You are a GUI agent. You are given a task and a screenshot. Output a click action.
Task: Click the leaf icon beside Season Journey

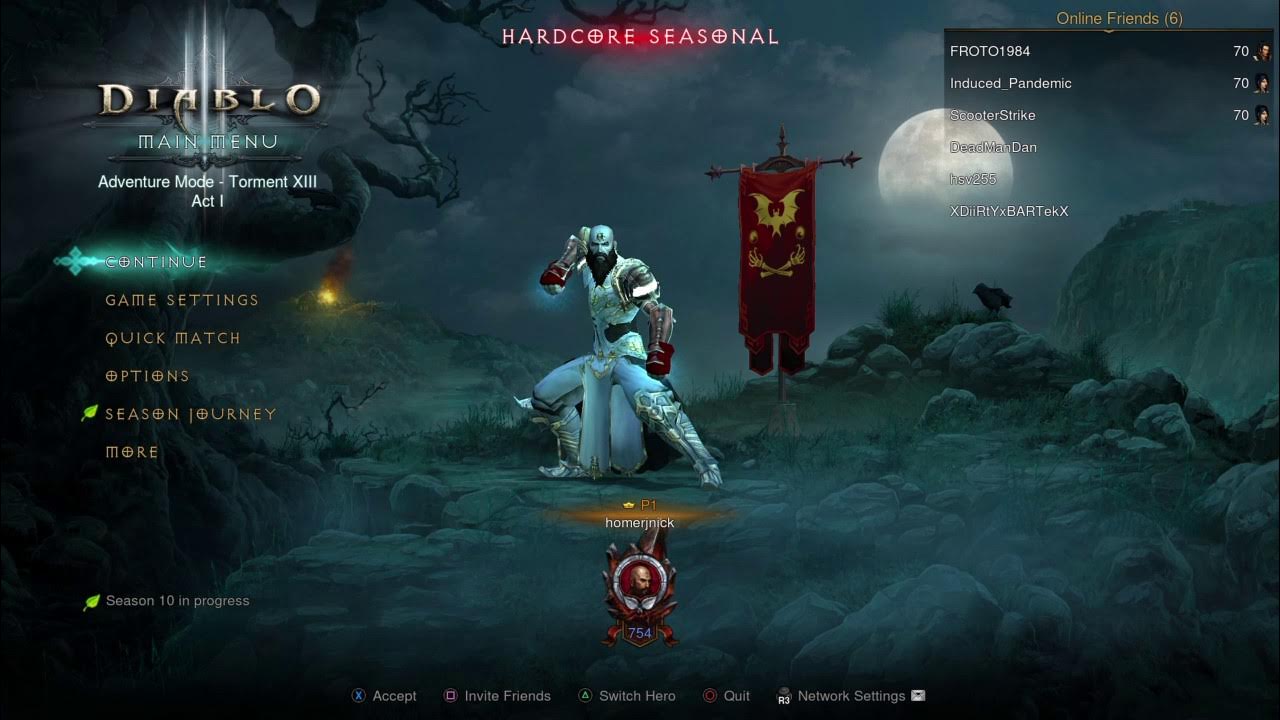[x=90, y=412]
